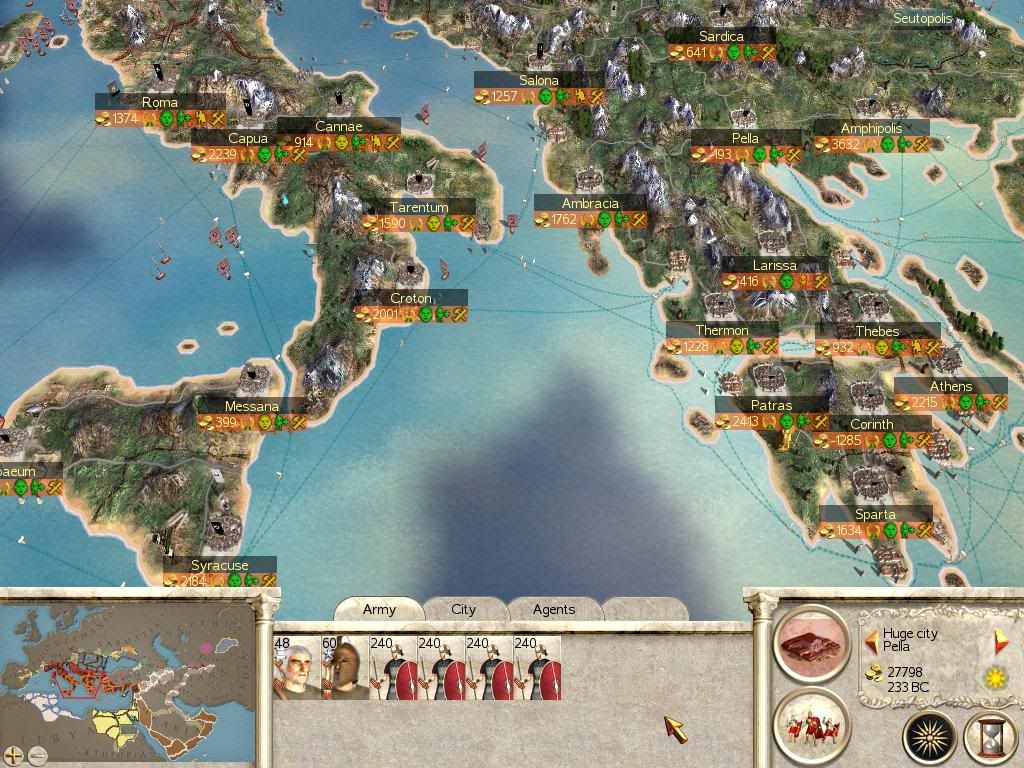Open the faction overview star button
1024x768 pixels.
pos(931,738)
